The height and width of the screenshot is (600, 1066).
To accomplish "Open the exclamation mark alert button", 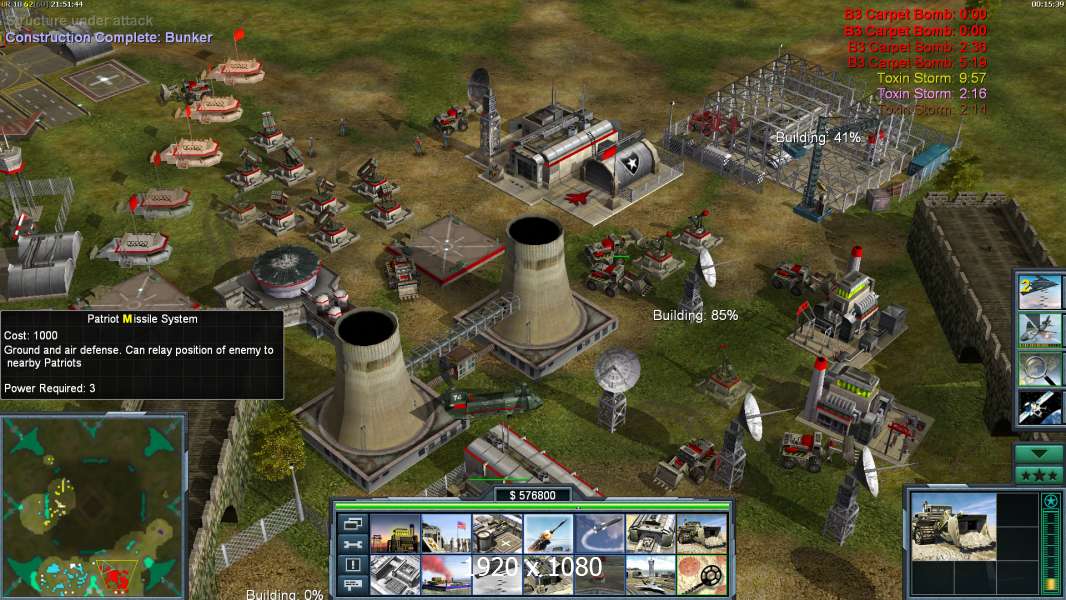I will 352,565.
